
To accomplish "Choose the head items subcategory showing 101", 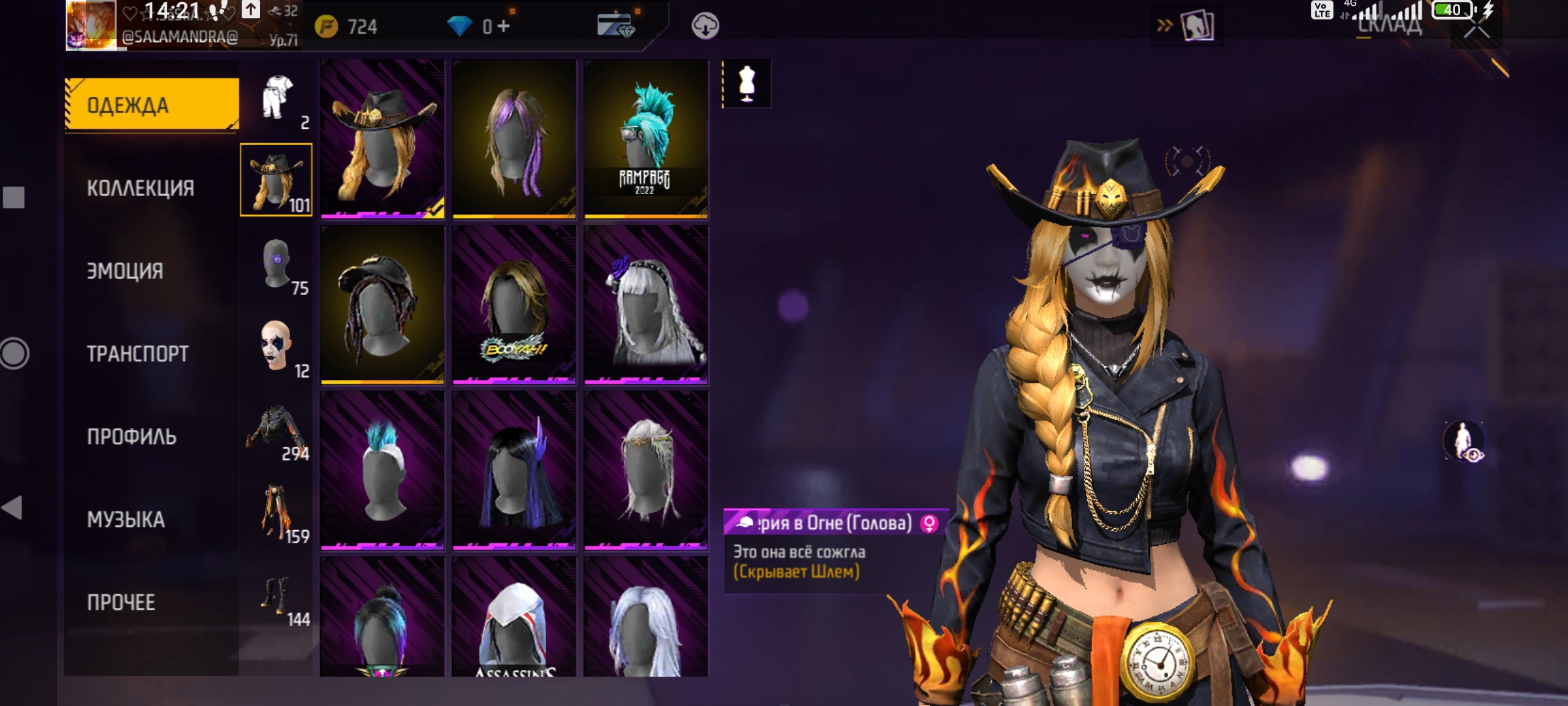I will pos(276,180).
